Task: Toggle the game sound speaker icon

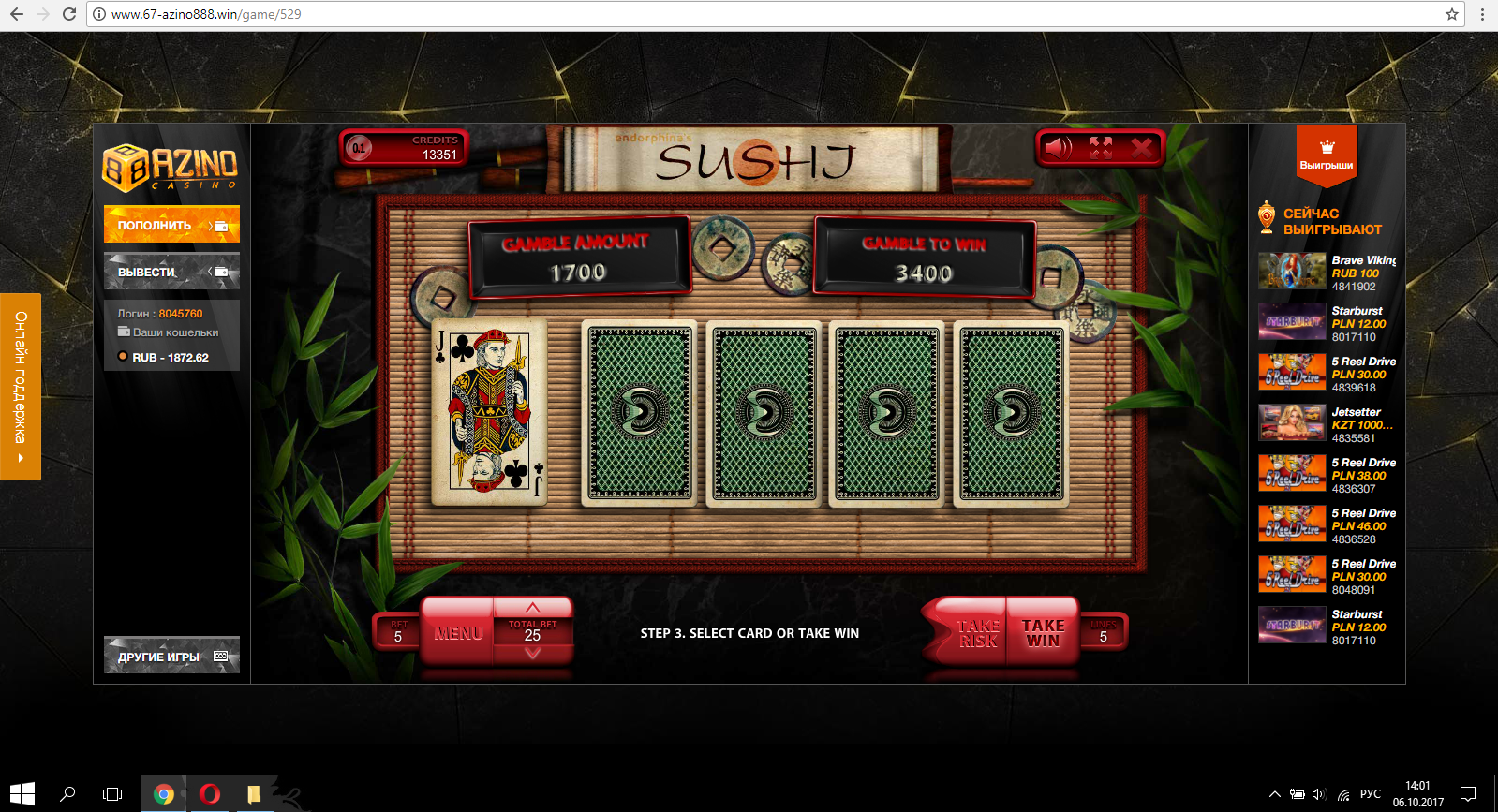Action: pyautogui.click(x=1059, y=148)
